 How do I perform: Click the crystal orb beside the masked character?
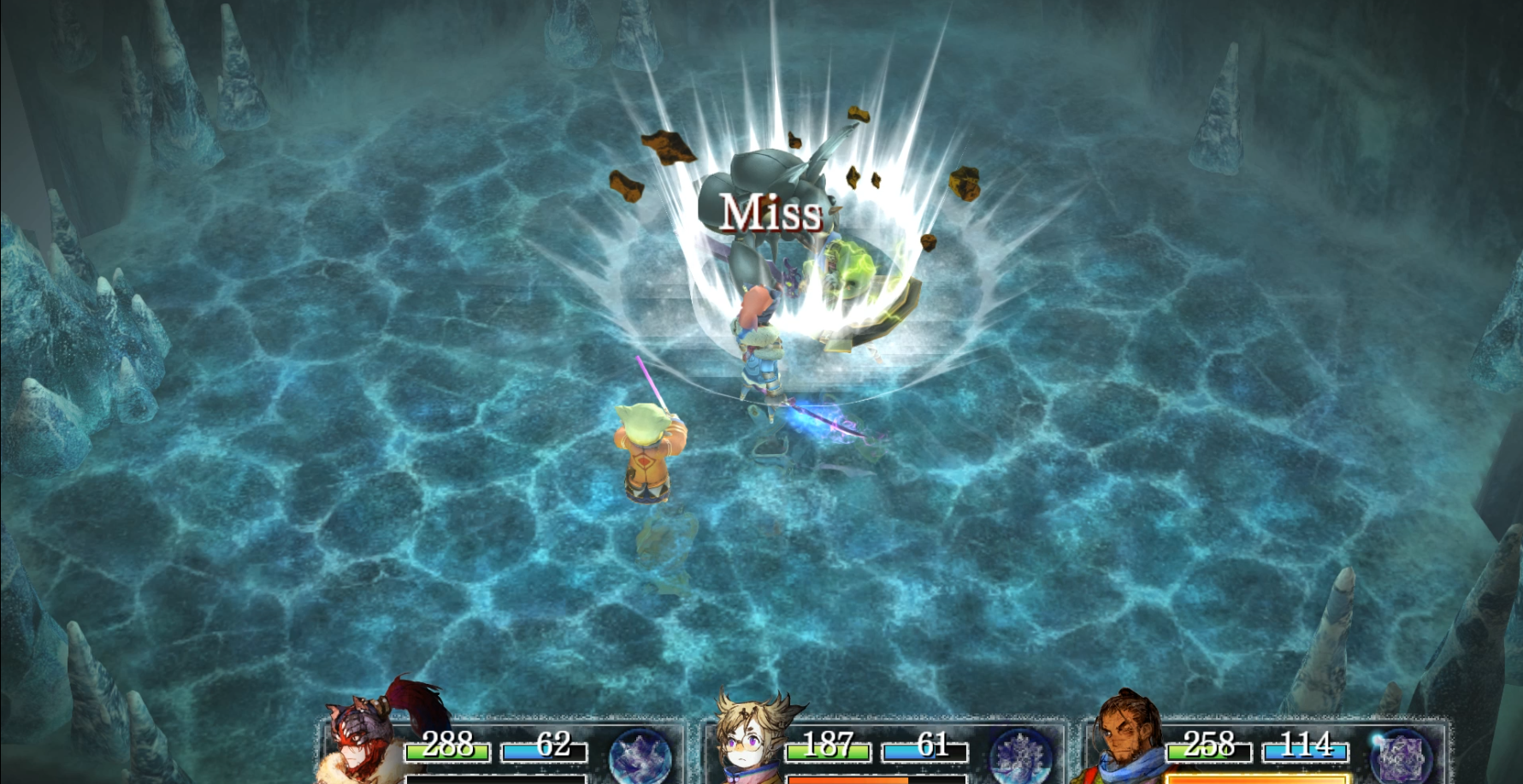pyautogui.click(x=640, y=756)
